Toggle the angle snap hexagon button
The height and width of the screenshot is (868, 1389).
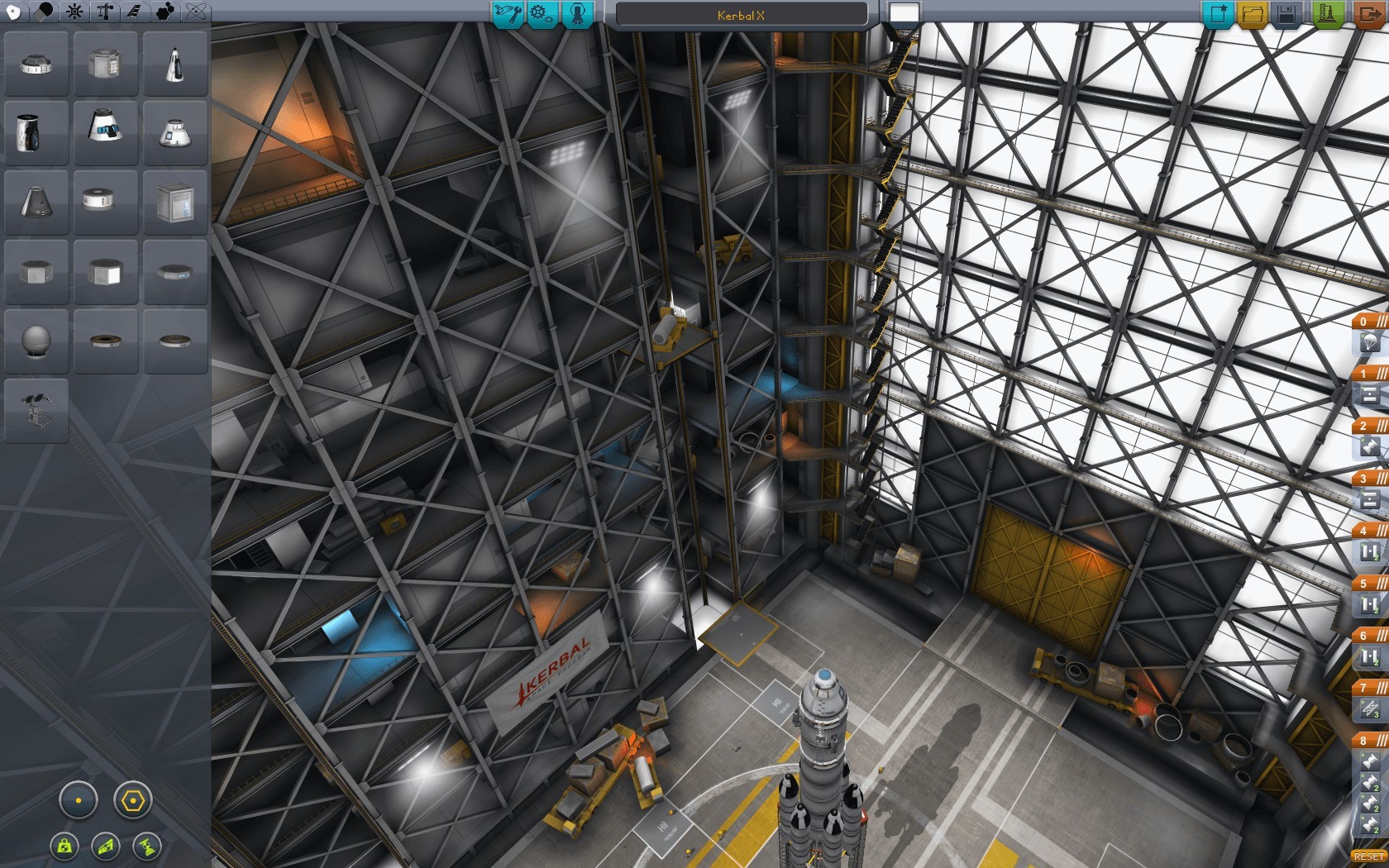click(x=134, y=800)
